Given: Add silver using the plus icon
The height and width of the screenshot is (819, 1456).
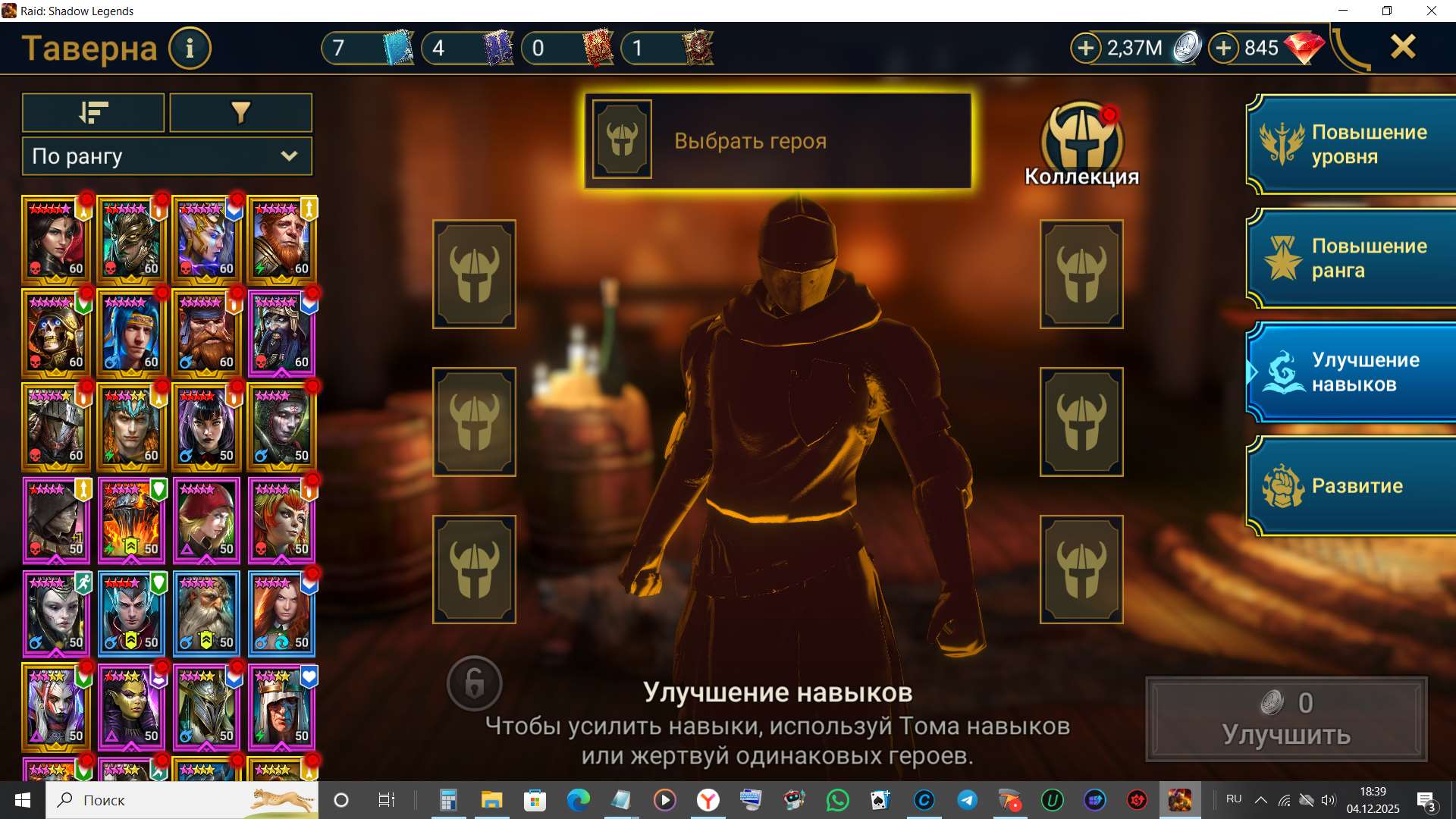Looking at the screenshot, I should (1087, 47).
